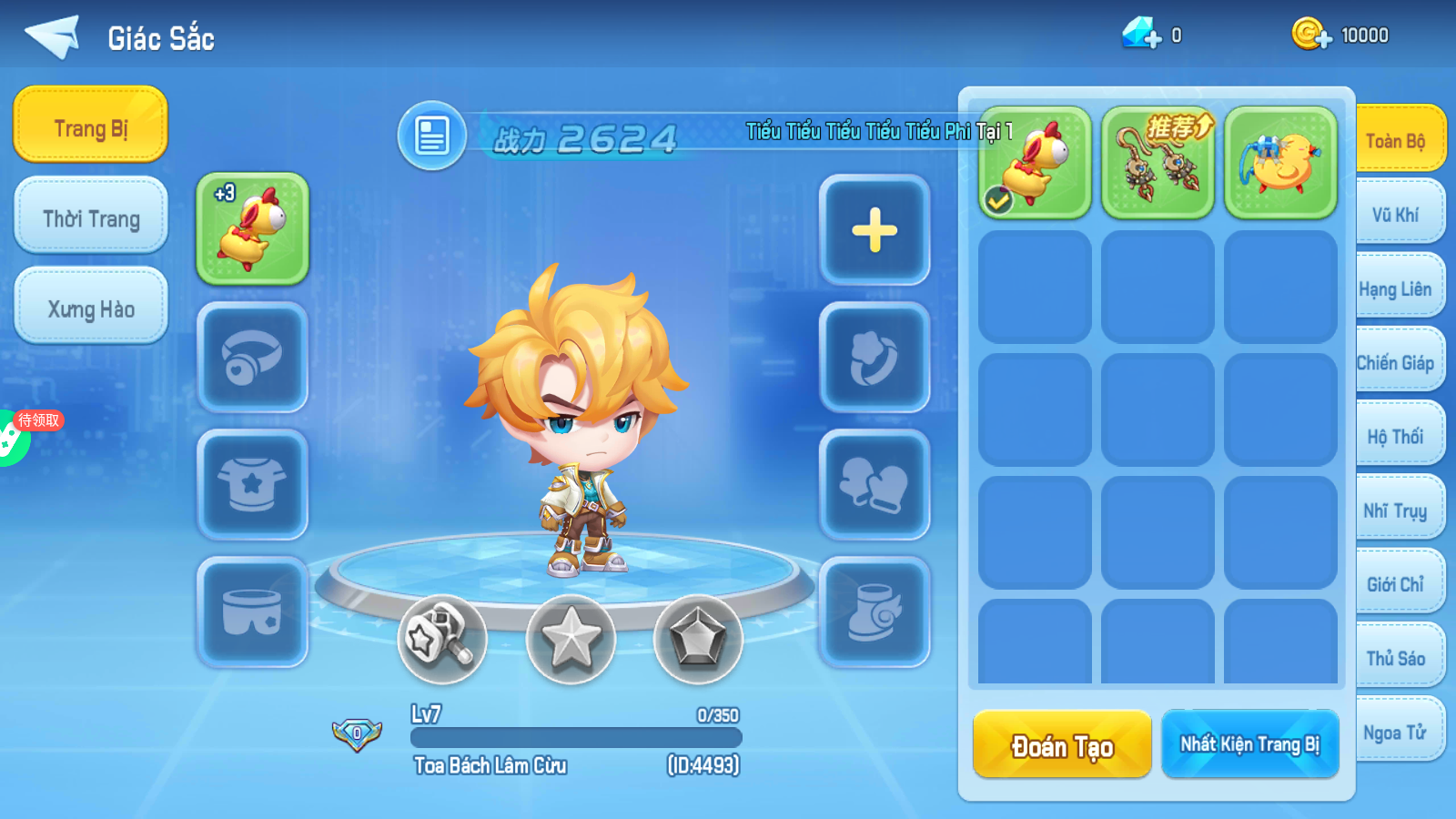1456x819 pixels.
Task: Show the Toàn Bộ item category
Action: (x=1395, y=140)
